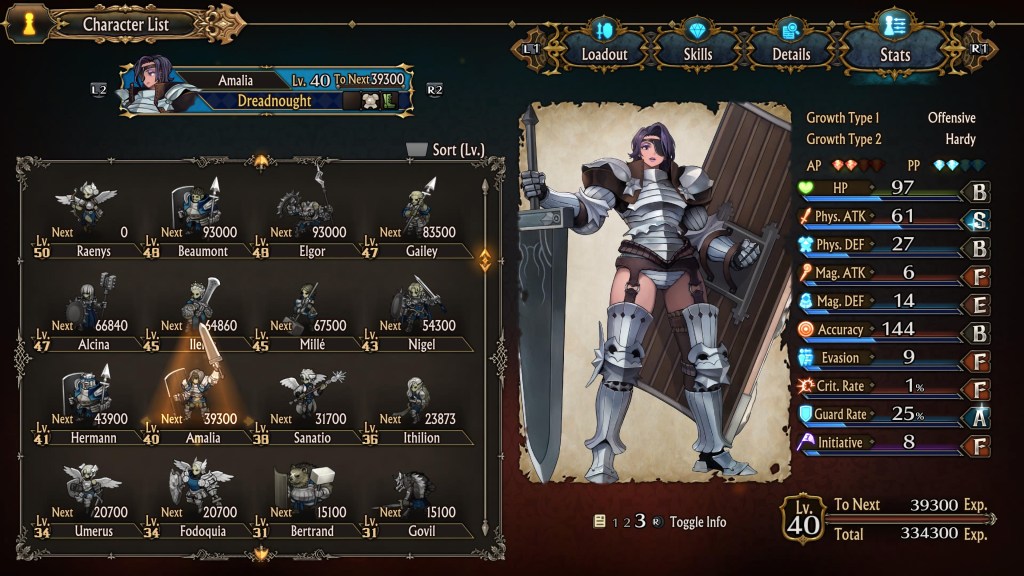The image size is (1024, 576).
Task: Choose Alcina from the character list
Action: [x=90, y=313]
